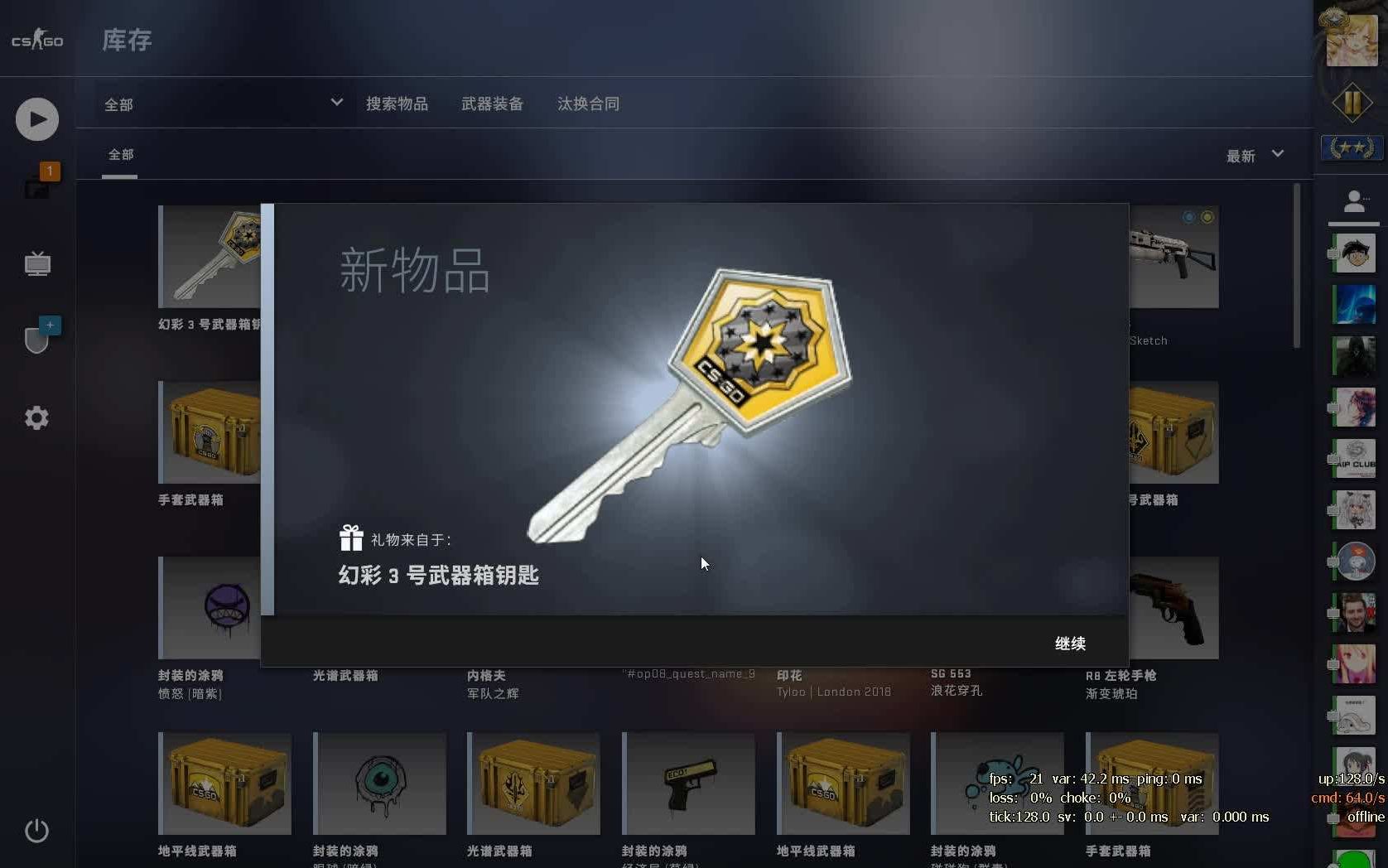1388x868 pixels.
Task: Switch to the 武器装备 tab
Action: (x=492, y=103)
